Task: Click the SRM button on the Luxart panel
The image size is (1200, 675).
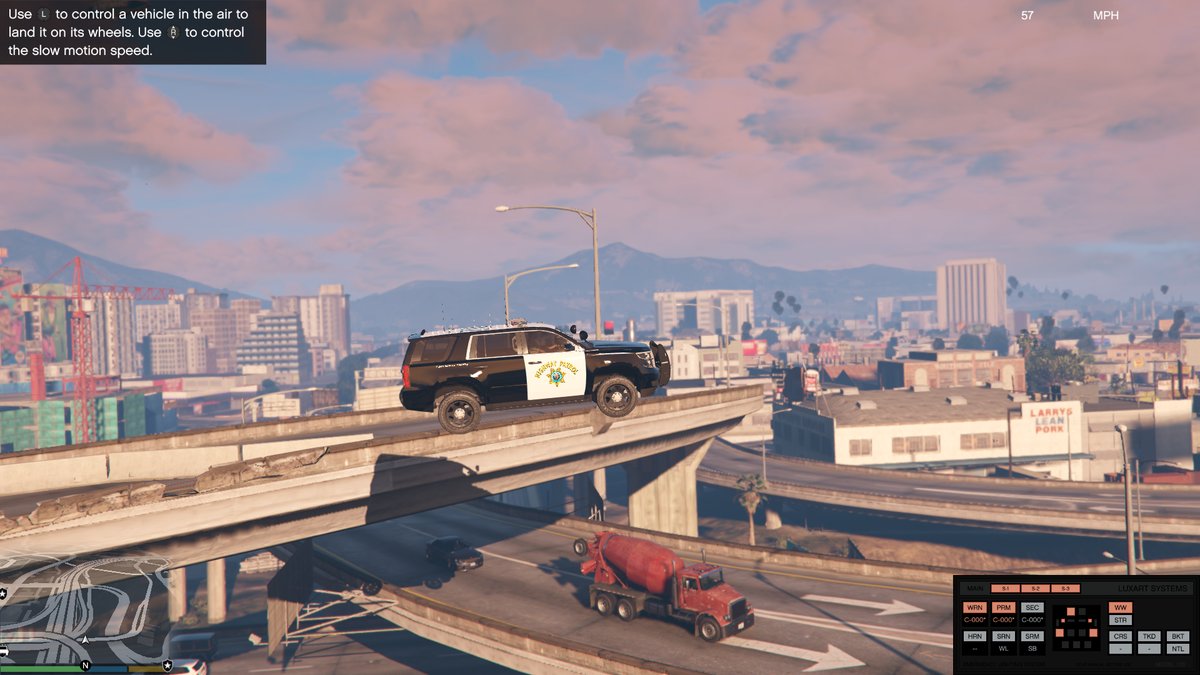Action: coord(1033,636)
